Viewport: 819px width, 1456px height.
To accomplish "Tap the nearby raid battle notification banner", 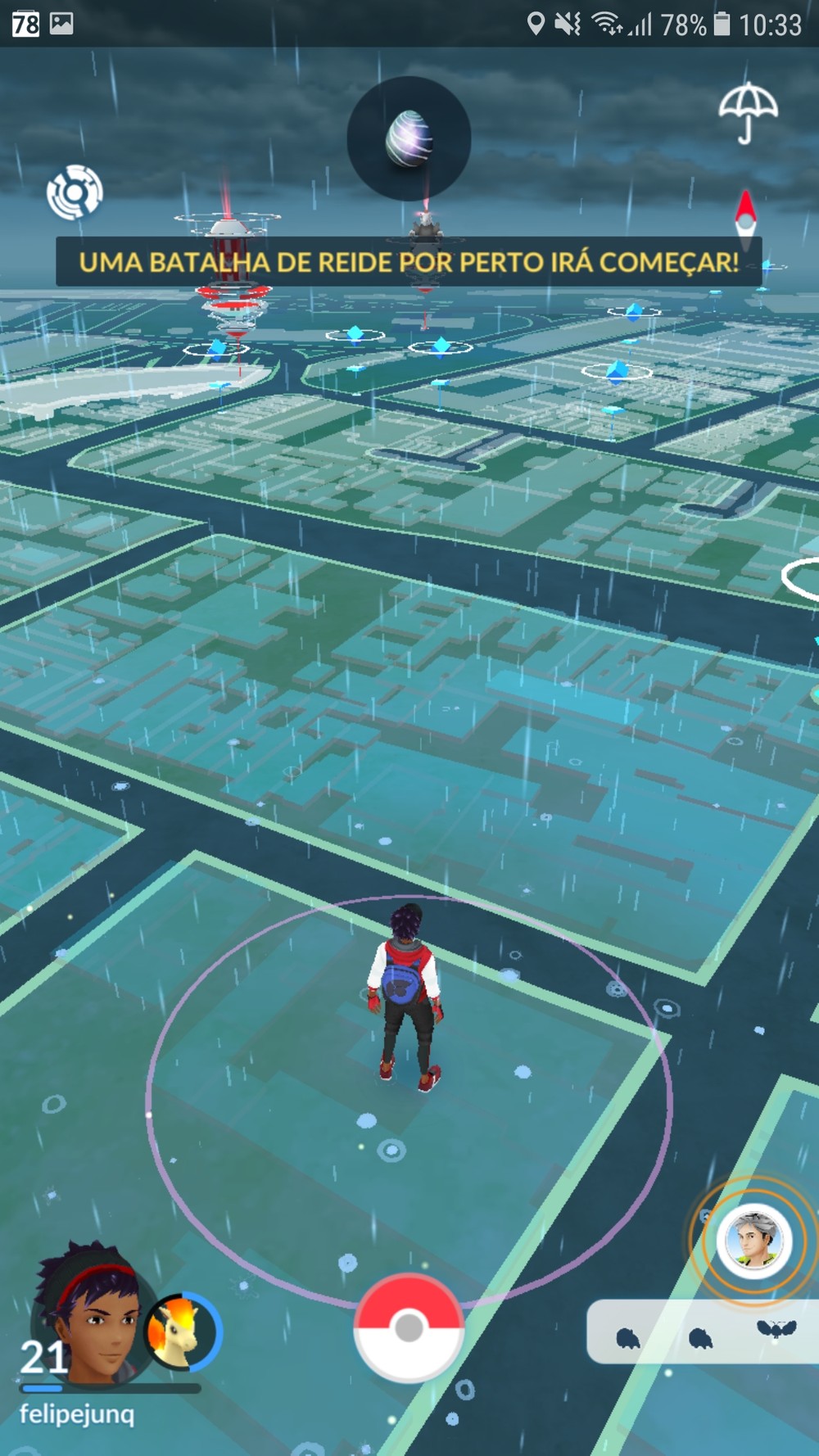I will (409, 262).
